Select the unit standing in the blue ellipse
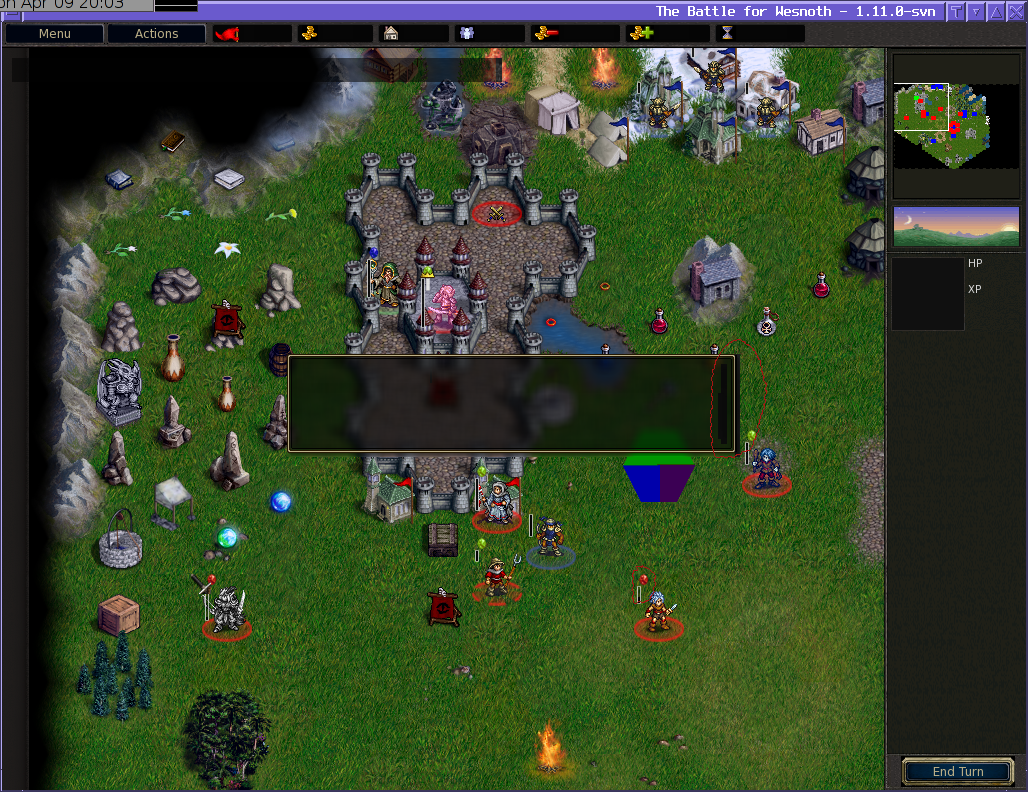 pos(550,540)
